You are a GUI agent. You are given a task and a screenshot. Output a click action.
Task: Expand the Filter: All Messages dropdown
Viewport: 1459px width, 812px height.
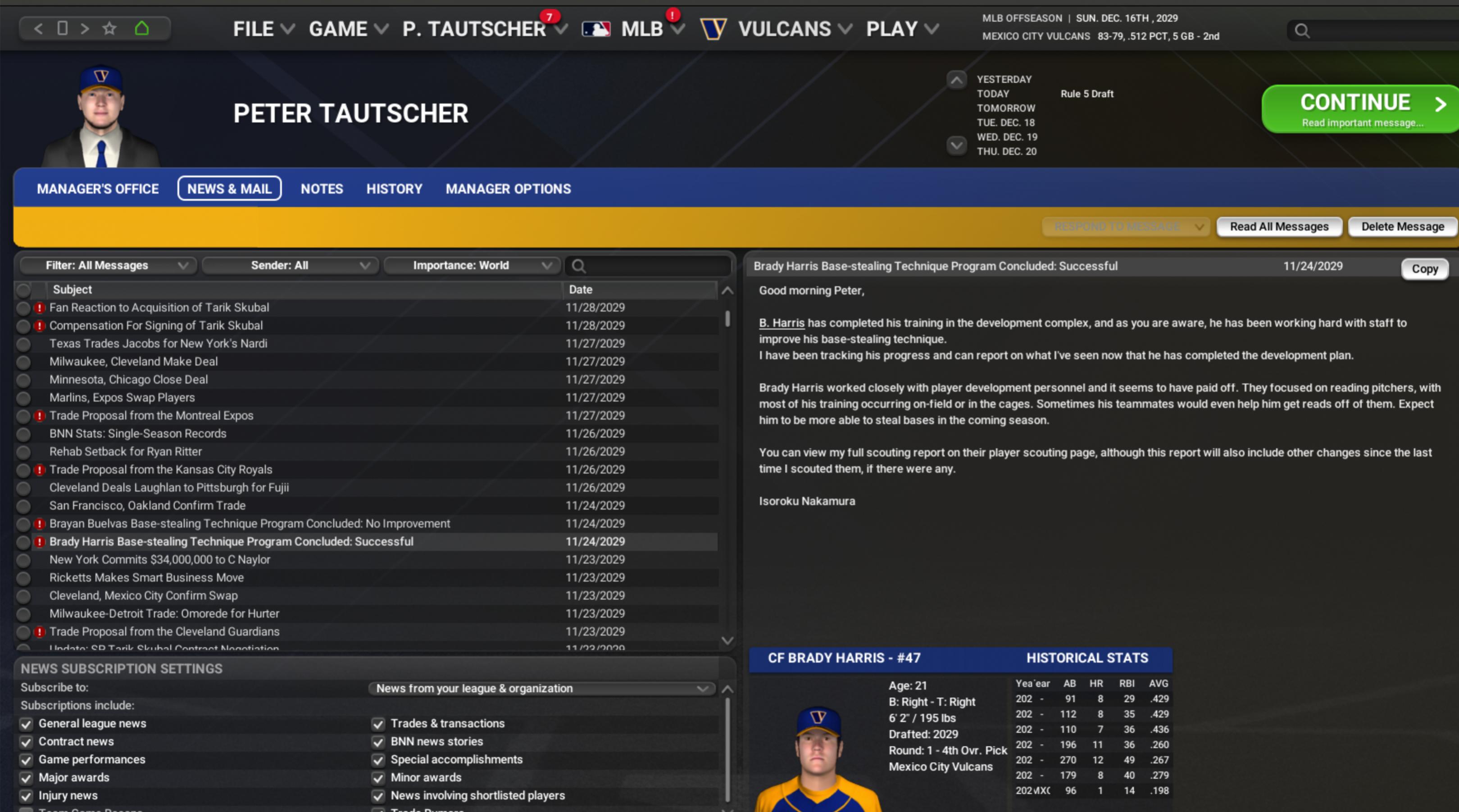108,266
